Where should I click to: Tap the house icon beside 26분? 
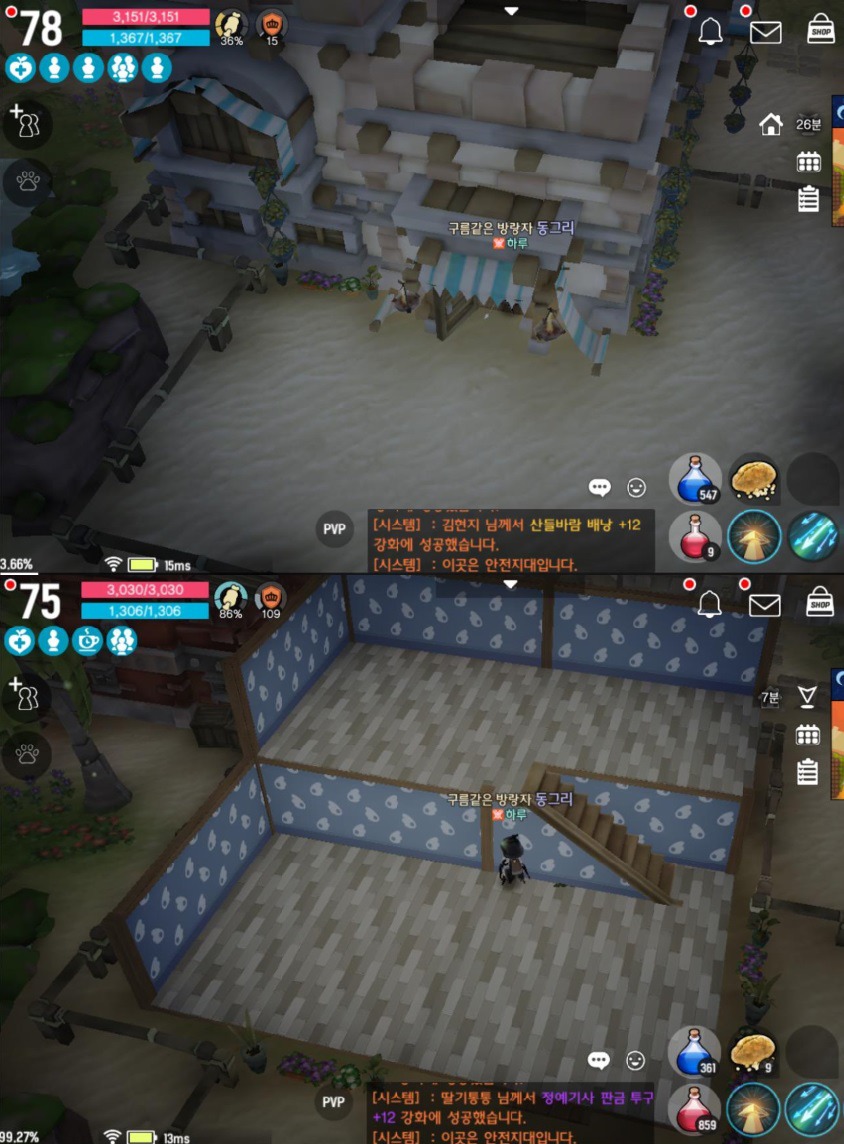(770, 125)
